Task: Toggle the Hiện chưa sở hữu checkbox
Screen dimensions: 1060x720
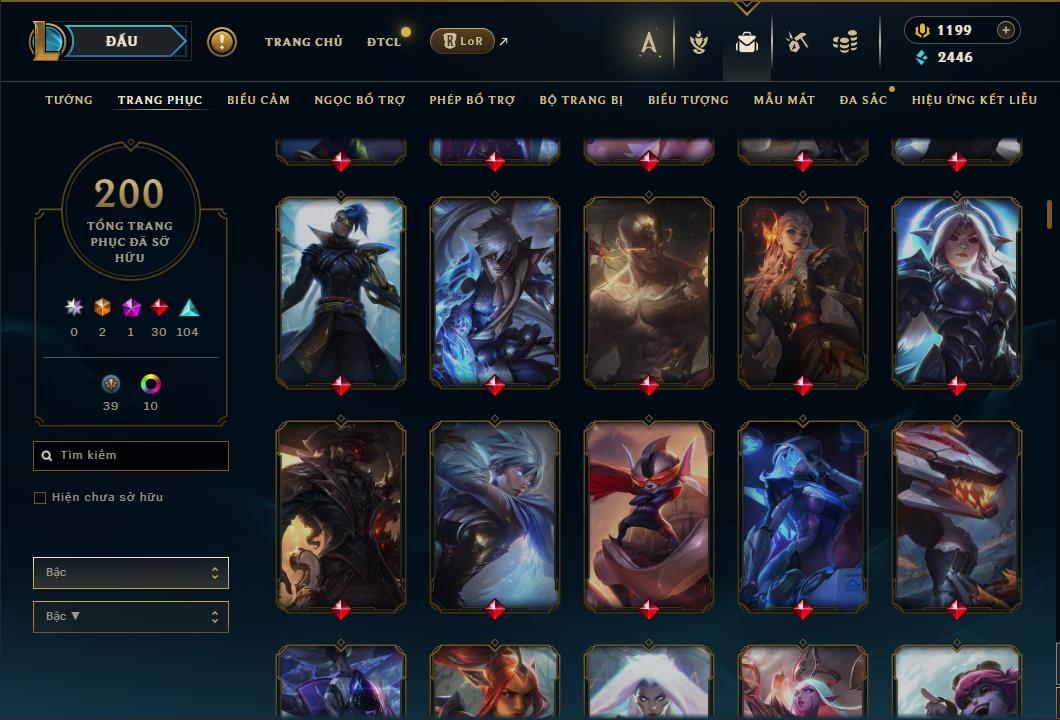Action: click(40, 498)
